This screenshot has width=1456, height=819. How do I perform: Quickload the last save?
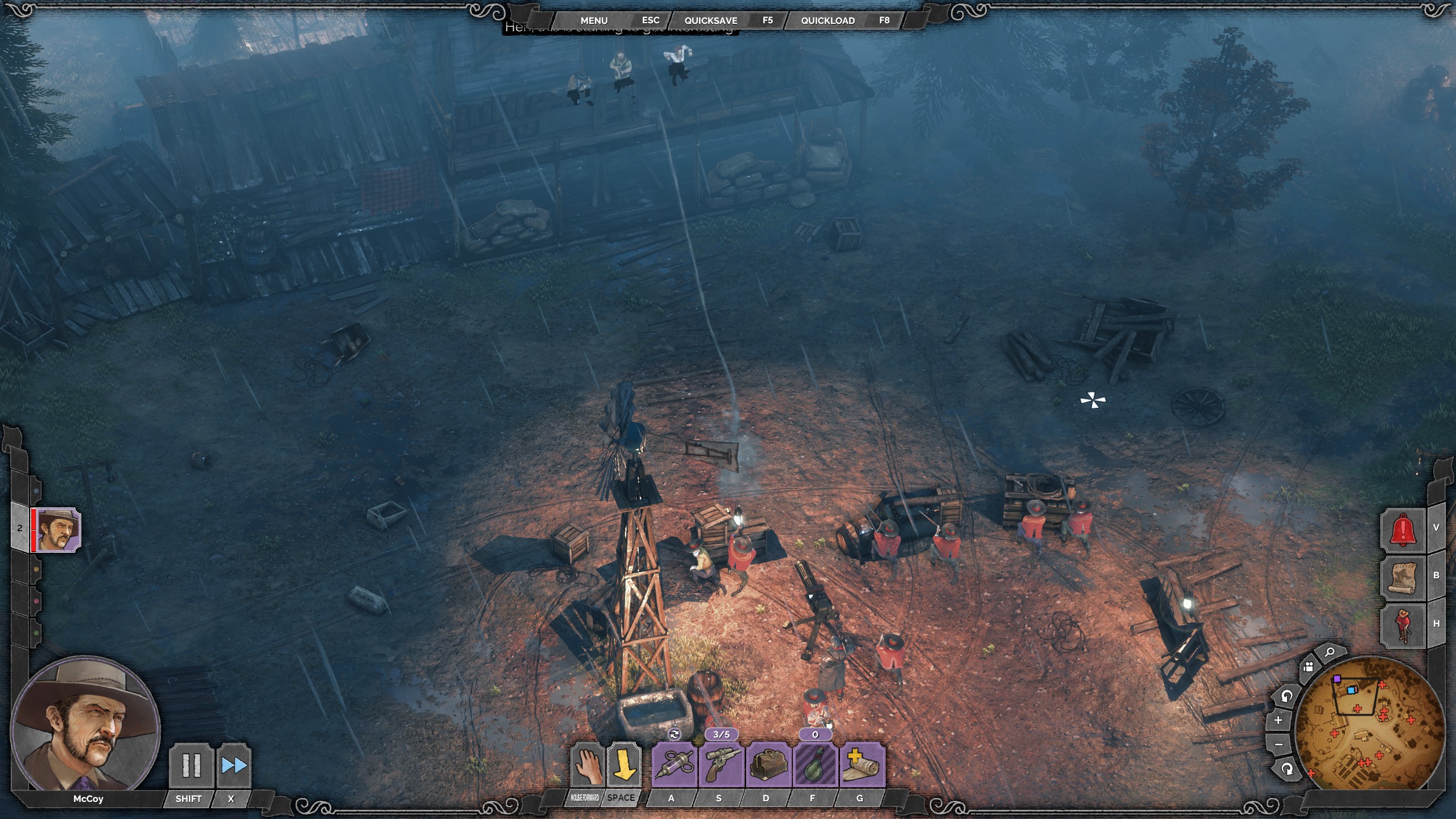[x=828, y=20]
